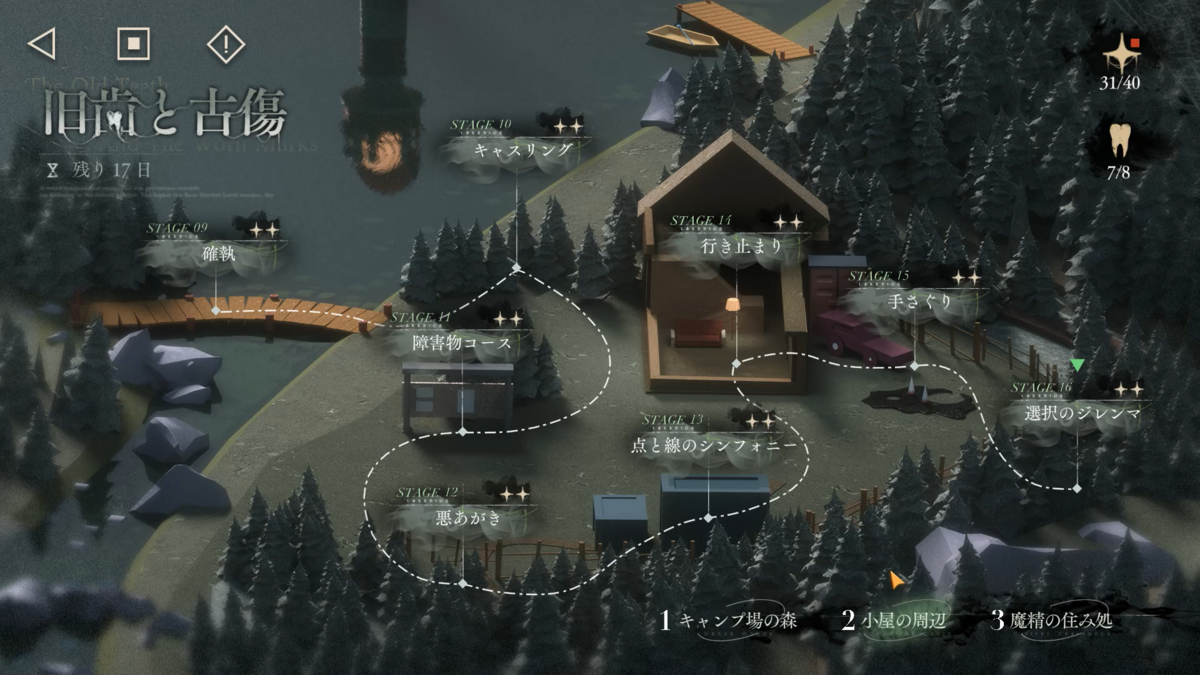Open the star rewards icon showing 31/40
The height and width of the screenshot is (675, 1200).
[x=1120, y=59]
